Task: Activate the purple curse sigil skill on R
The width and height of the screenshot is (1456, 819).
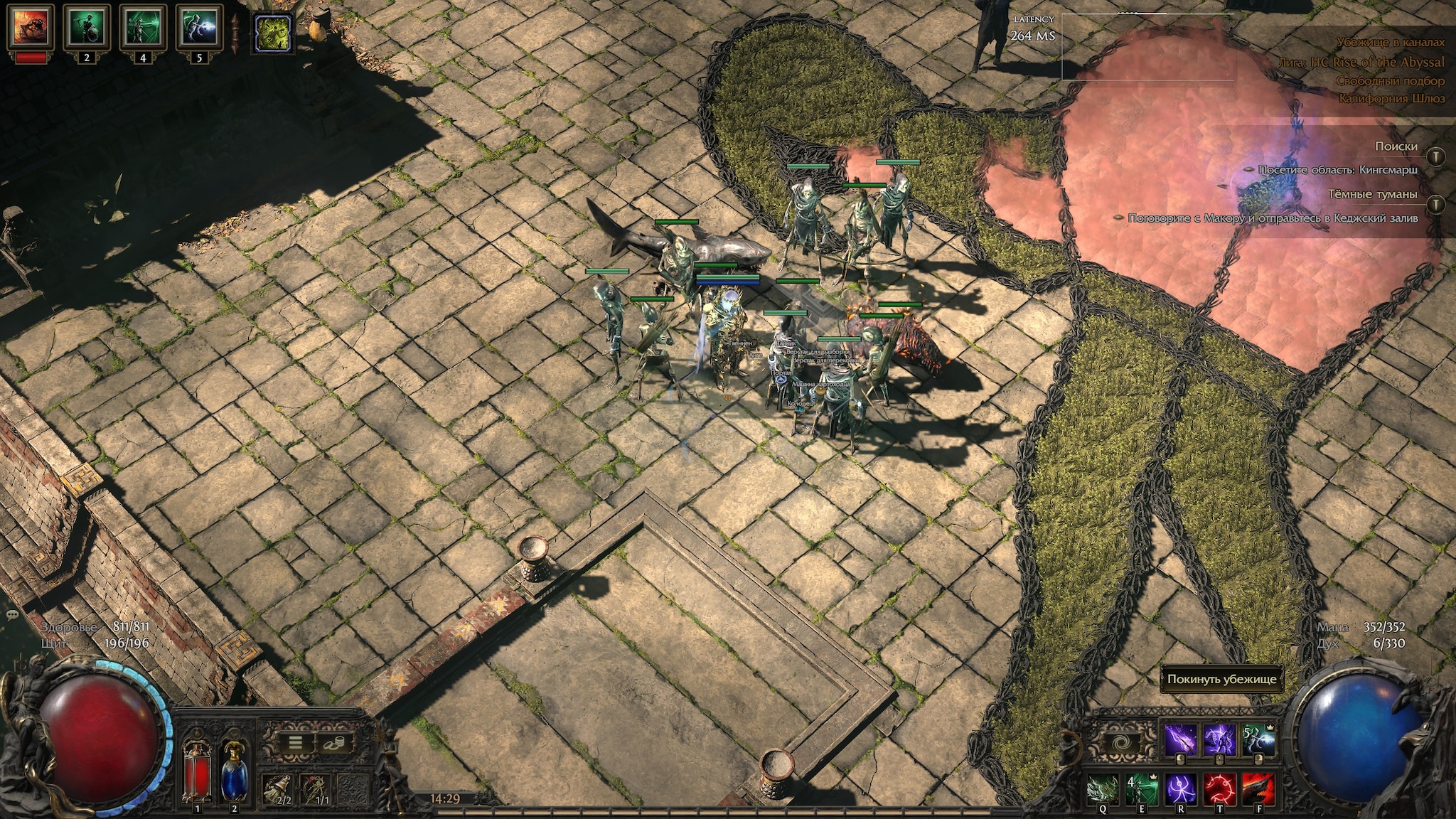Action: (x=1180, y=788)
